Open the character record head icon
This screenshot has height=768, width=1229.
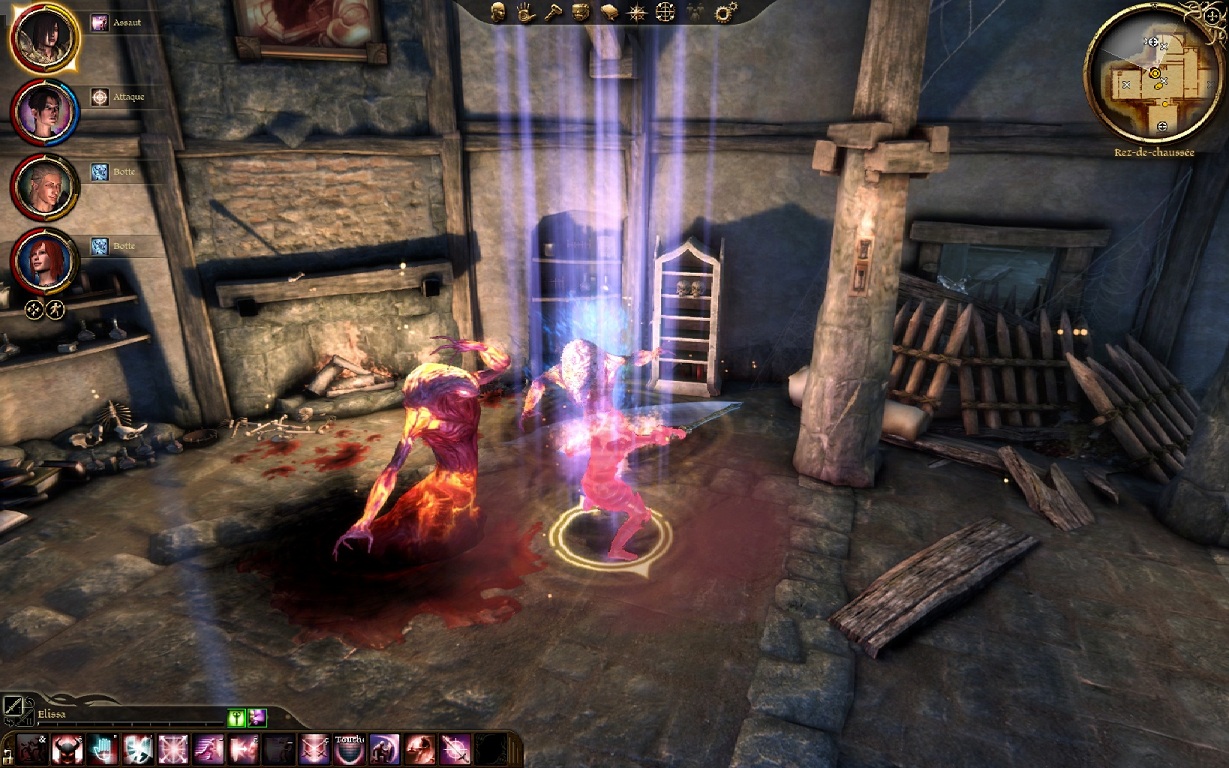click(x=498, y=12)
